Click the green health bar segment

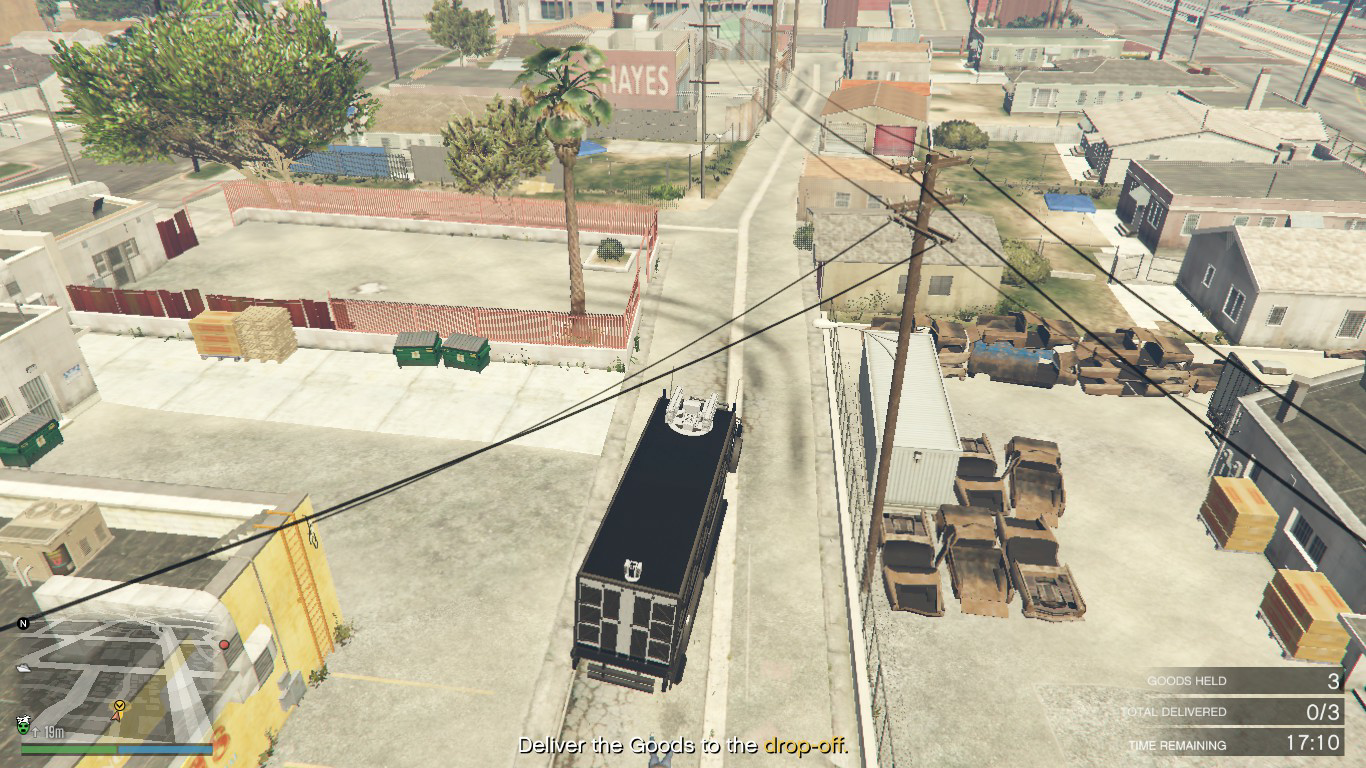tap(70, 747)
